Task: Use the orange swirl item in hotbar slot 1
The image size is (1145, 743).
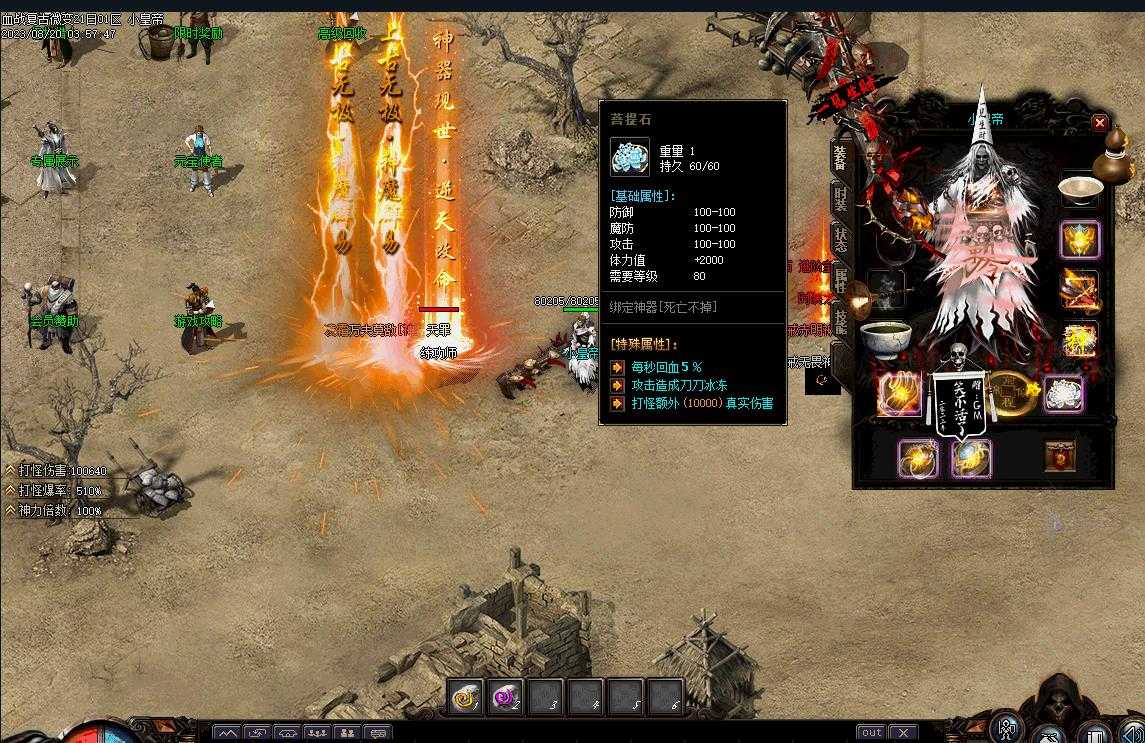Action: [x=465, y=696]
